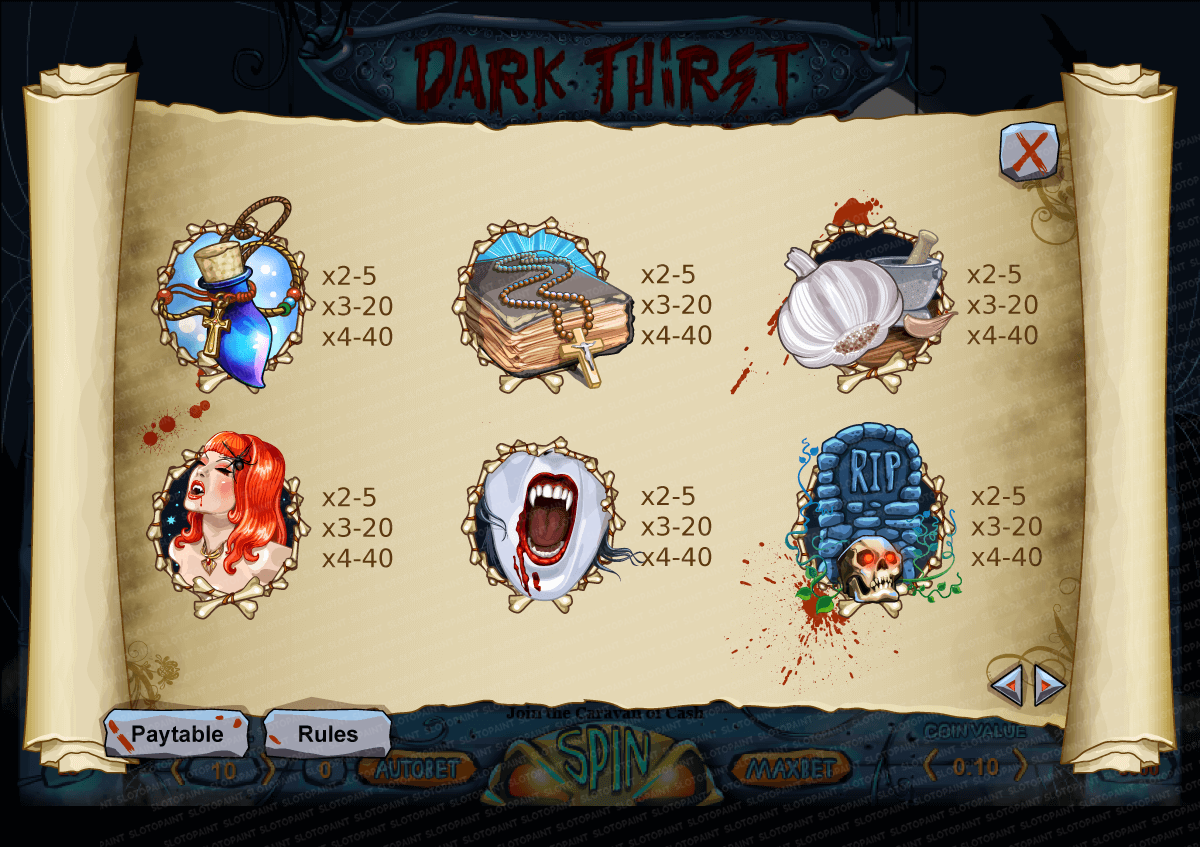Close the paytable scroll with the X
This screenshot has width=1200, height=847.
(x=1028, y=153)
